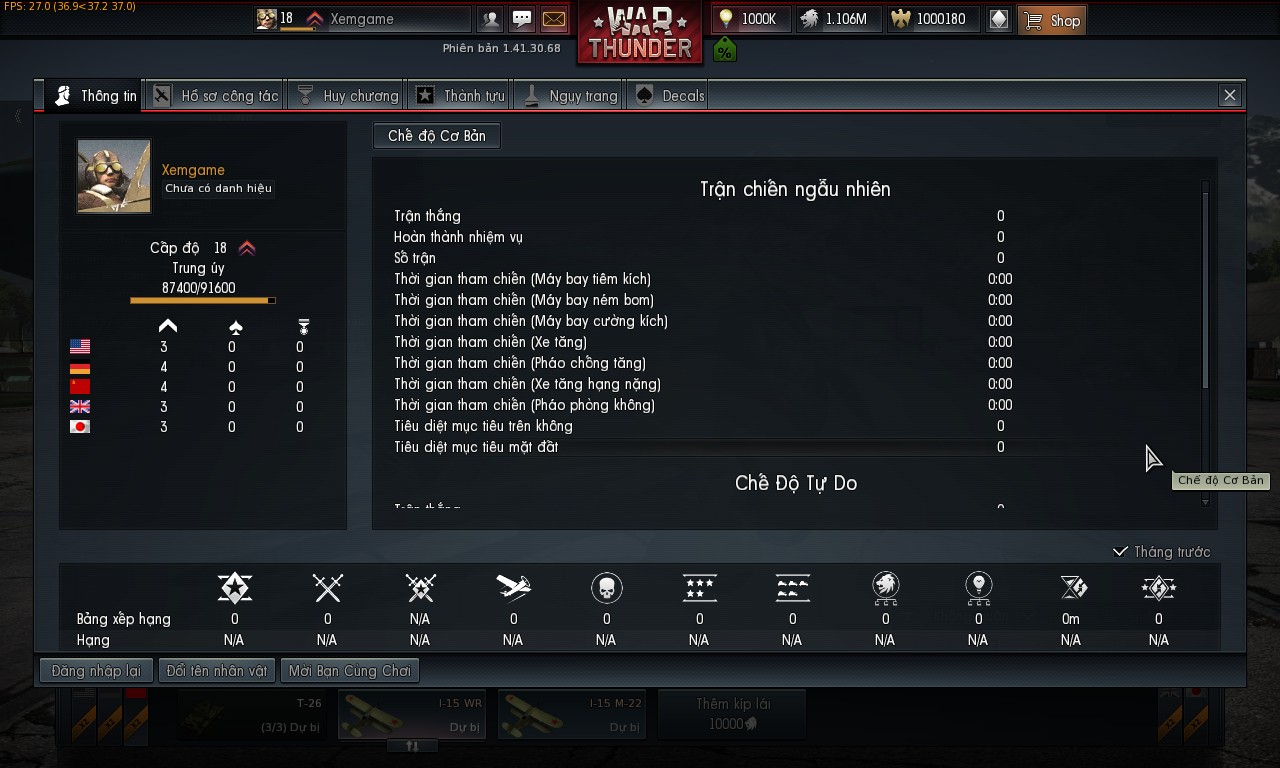
Task: Click the green discount percent icon
Action: (724, 49)
